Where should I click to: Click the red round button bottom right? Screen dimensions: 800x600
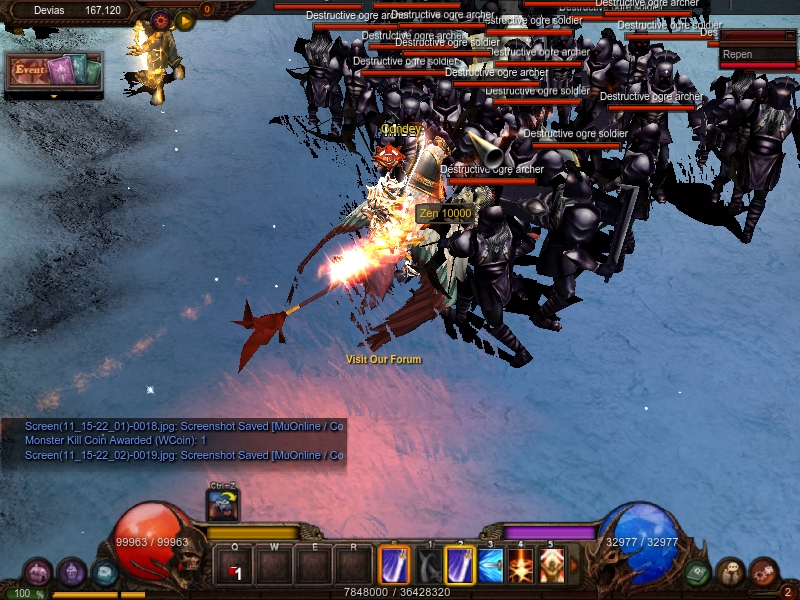pos(764,572)
